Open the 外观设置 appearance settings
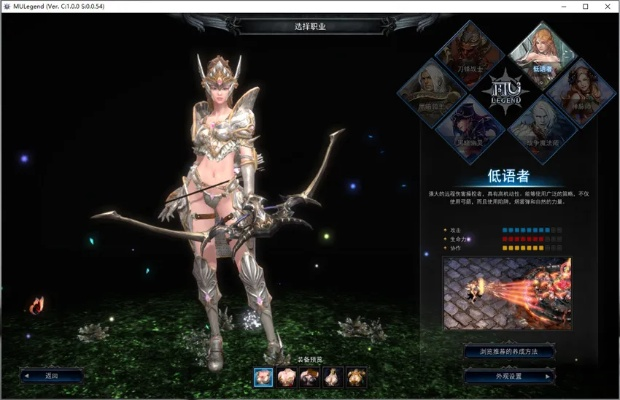The image size is (620, 400). click(508, 375)
